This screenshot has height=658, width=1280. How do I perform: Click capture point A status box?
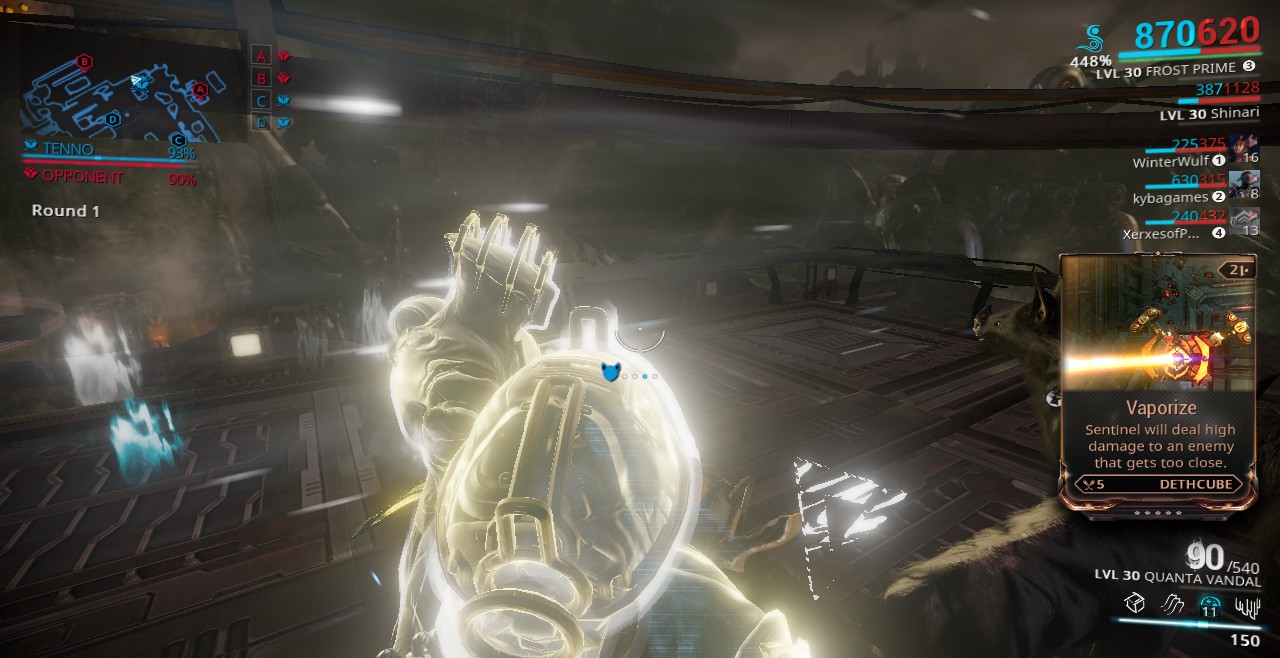tap(262, 56)
